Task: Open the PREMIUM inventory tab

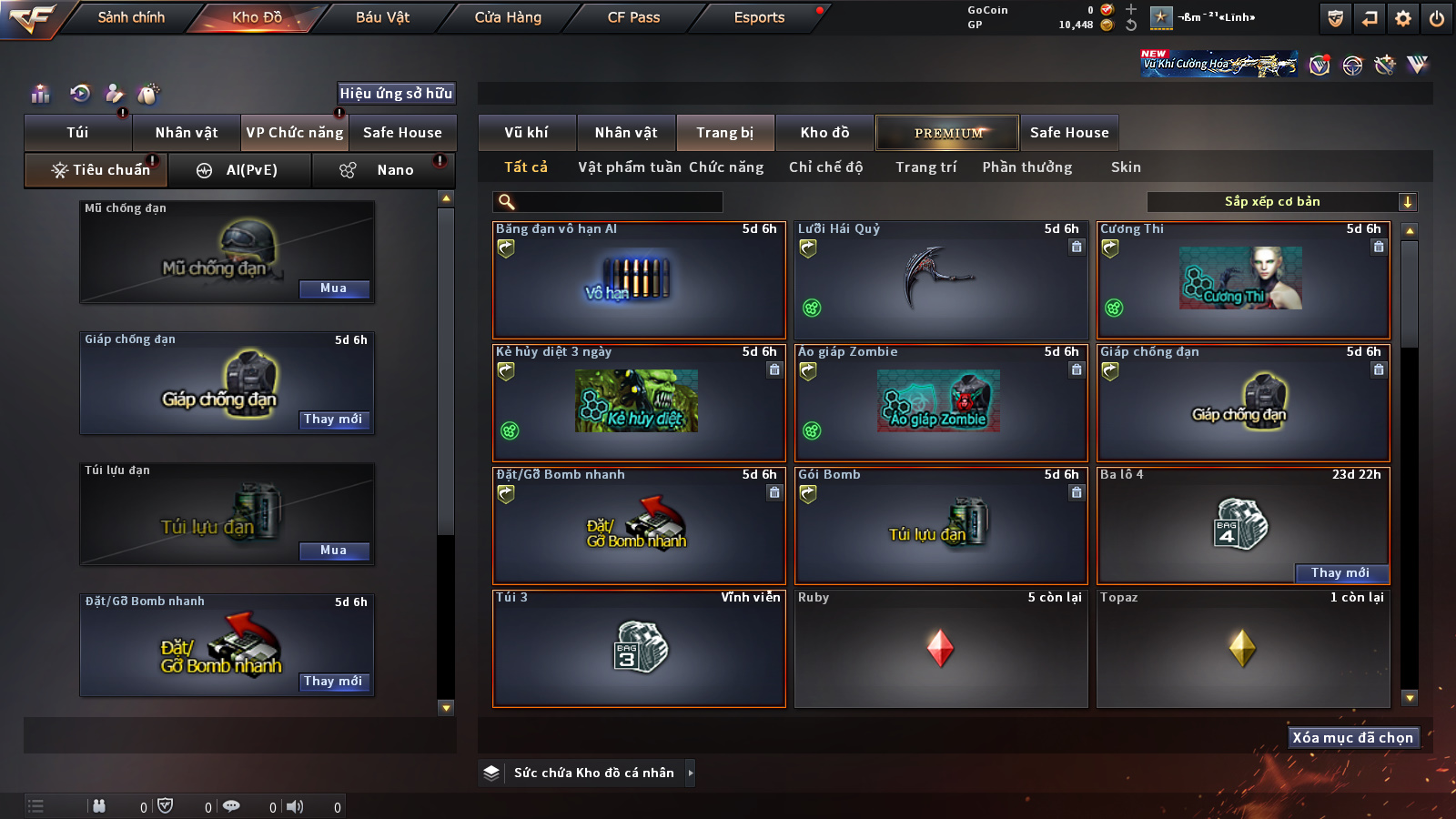Action: pos(948,133)
